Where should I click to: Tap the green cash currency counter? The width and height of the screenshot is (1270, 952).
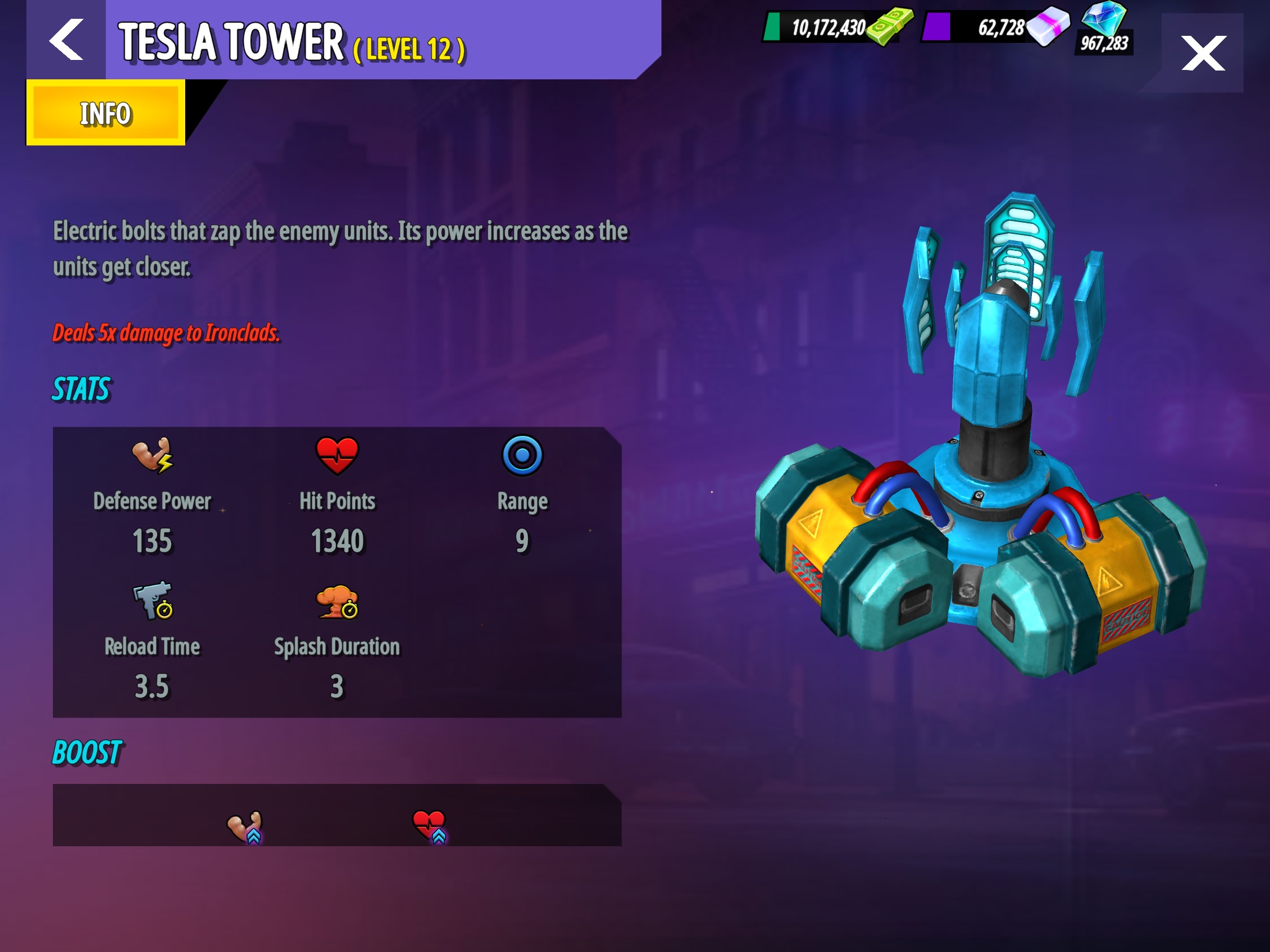click(837, 27)
